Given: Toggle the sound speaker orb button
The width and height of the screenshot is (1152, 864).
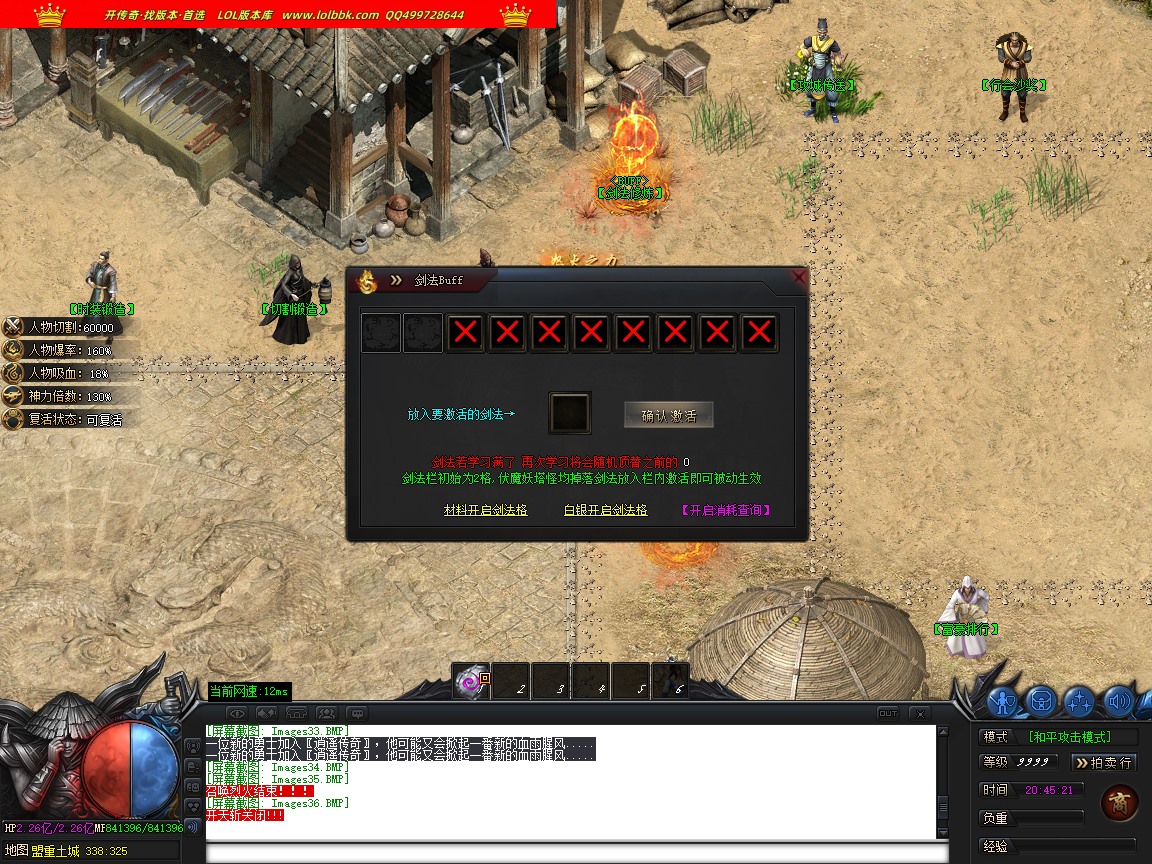Looking at the screenshot, I should [1117, 701].
